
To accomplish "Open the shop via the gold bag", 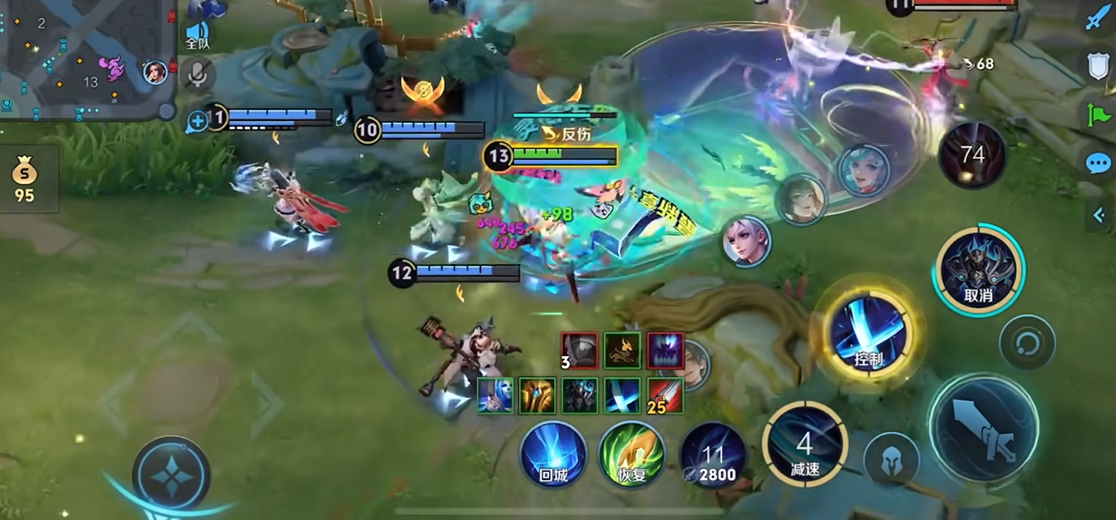I will (24, 180).
